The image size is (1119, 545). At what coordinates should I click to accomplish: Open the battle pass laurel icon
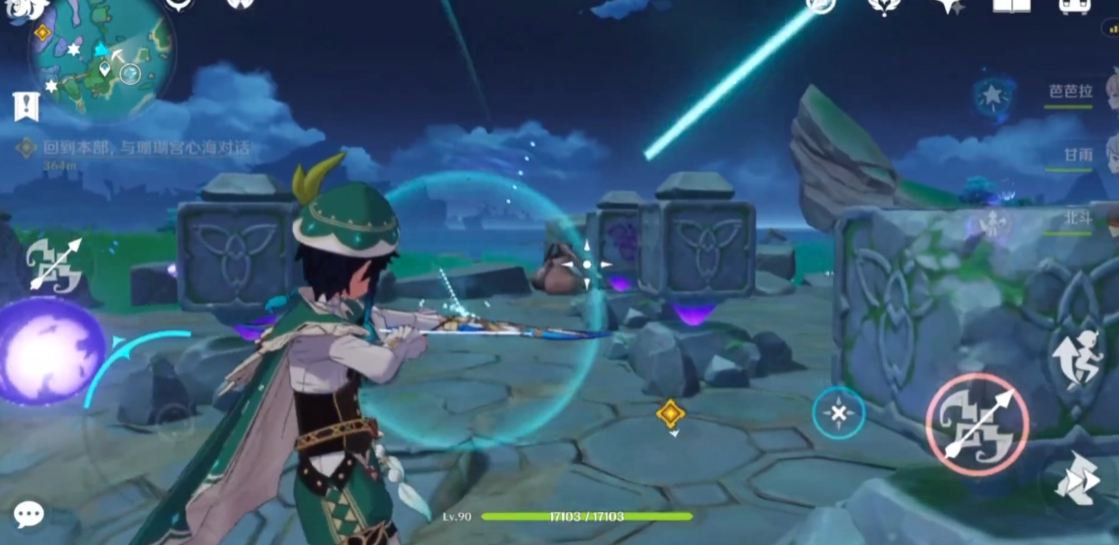884,6
